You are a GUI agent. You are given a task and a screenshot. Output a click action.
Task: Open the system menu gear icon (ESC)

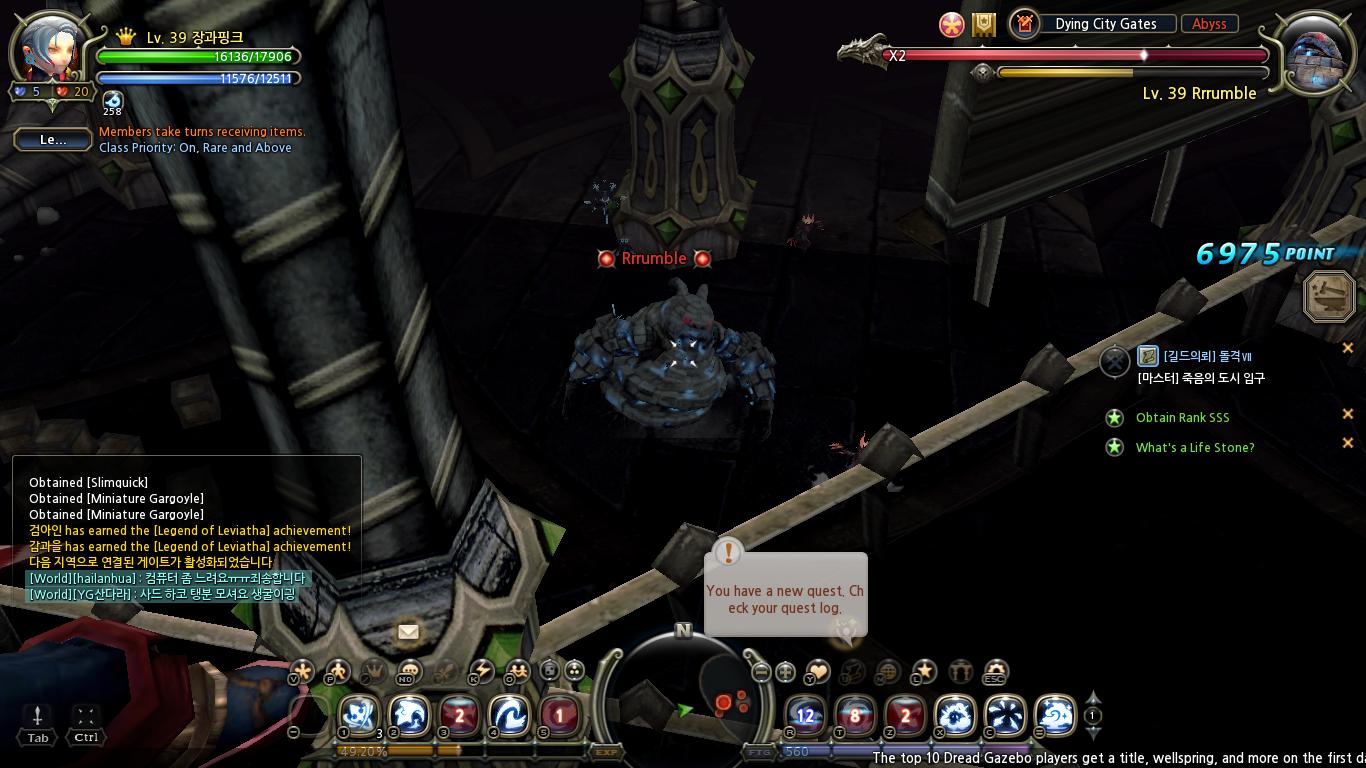[x=995, y=671]
